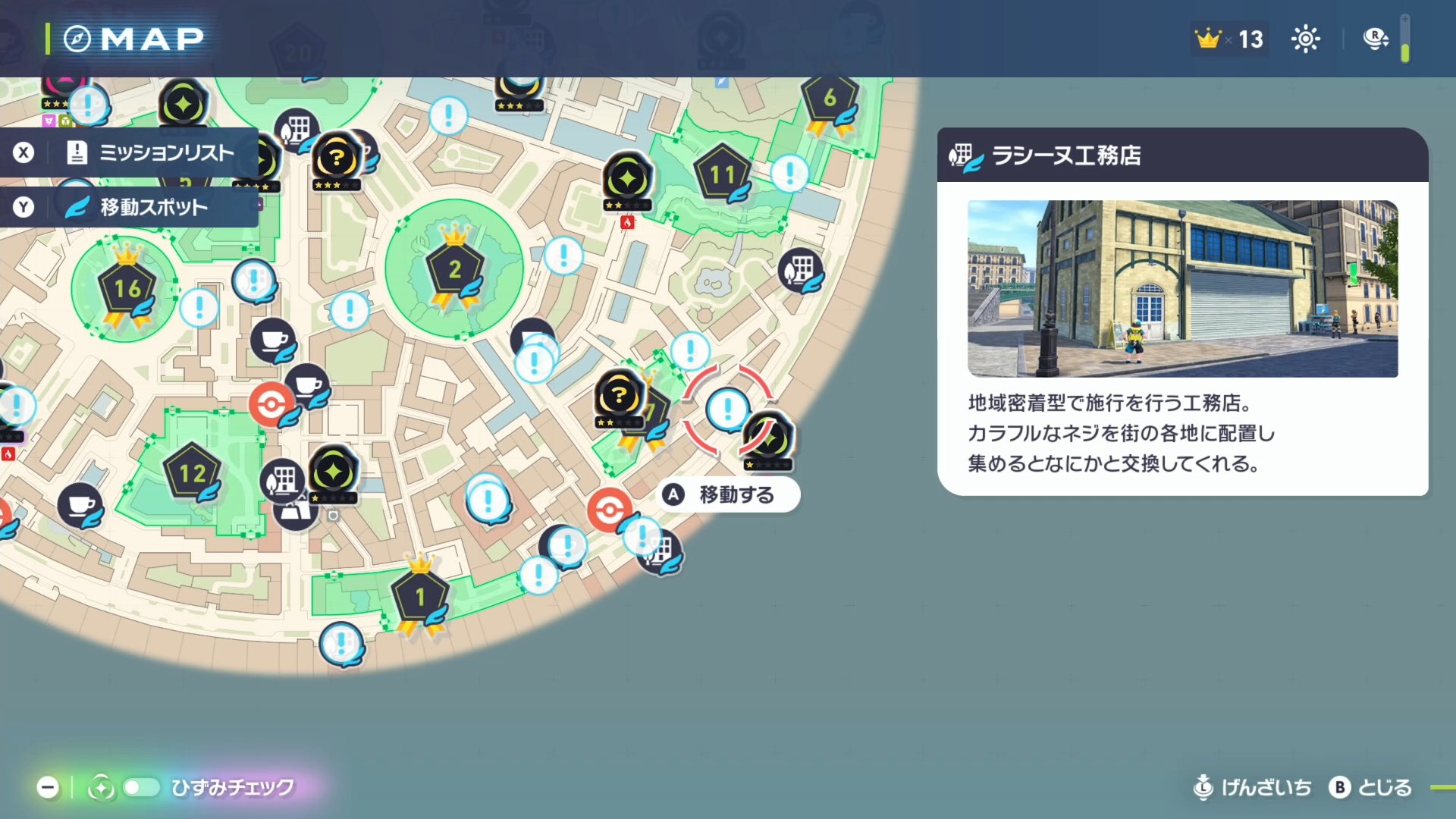Select the café cup marker beside zone 12
Image resolution: width=1456 pixels, height=819 pixels.
coord(80,504)
